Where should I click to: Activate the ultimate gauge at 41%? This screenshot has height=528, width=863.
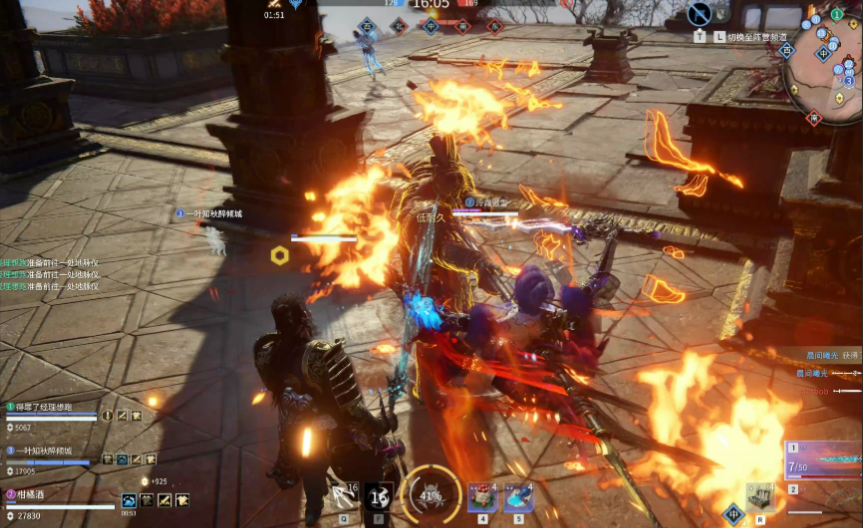click(x=431, y=495)
